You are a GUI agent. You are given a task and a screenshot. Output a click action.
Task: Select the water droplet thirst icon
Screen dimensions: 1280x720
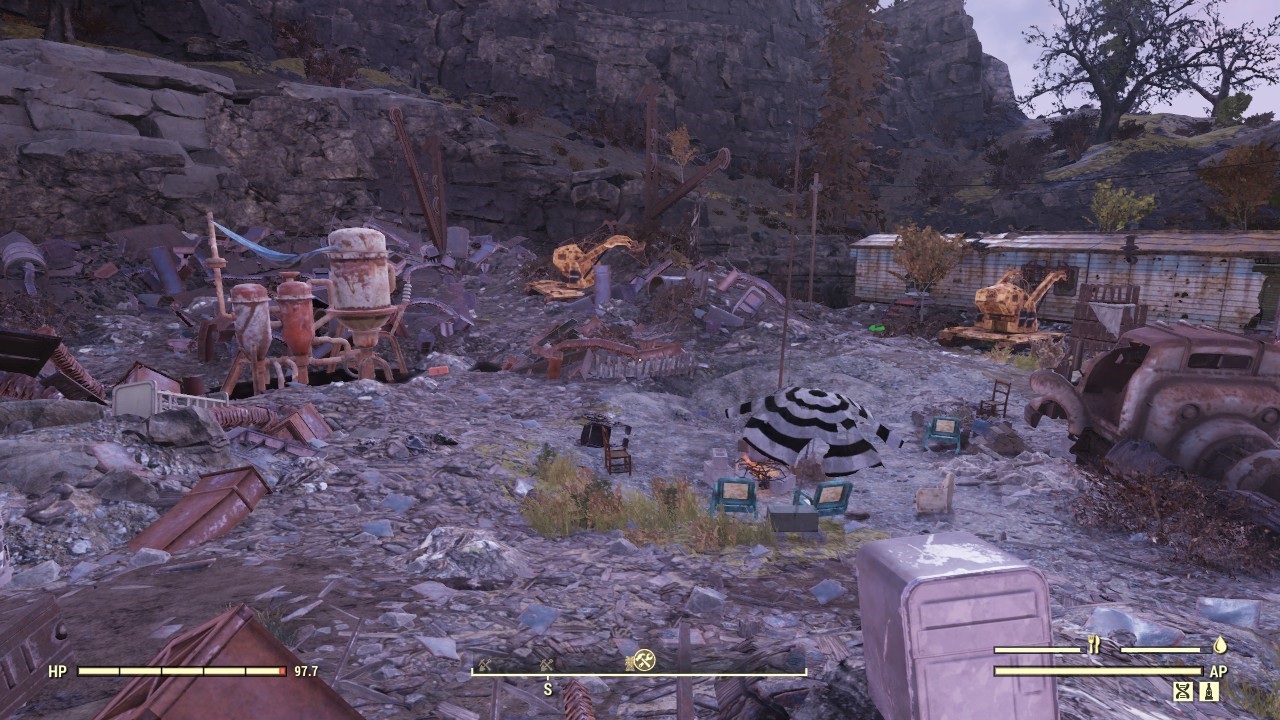[x=1221, y=647]
